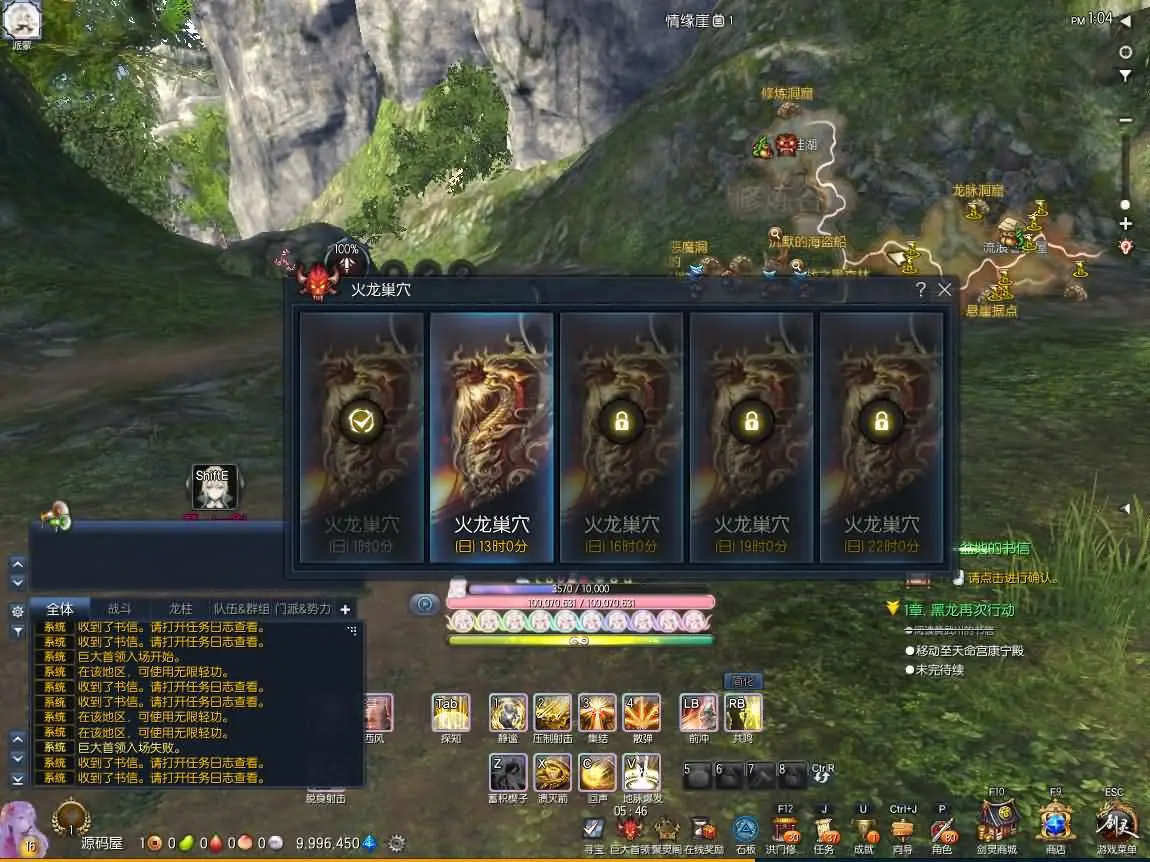Open the 剑灵商城 shop
Screen dimensions: 1150x862
click(997, 826)
